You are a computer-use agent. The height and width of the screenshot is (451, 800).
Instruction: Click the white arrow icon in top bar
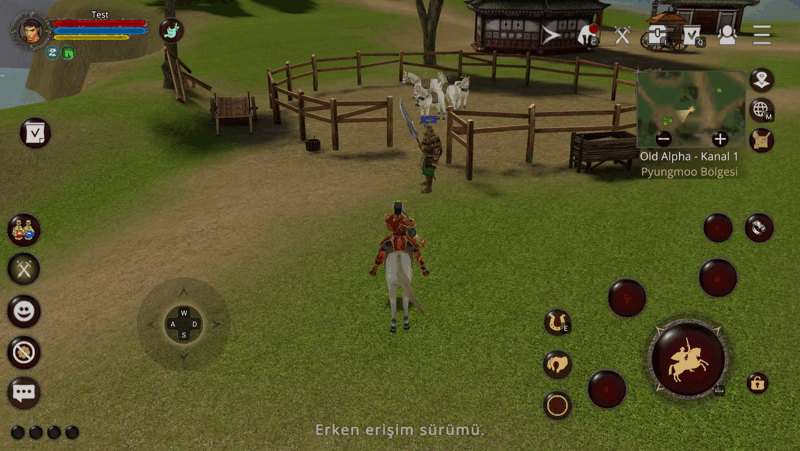(552, 35)
